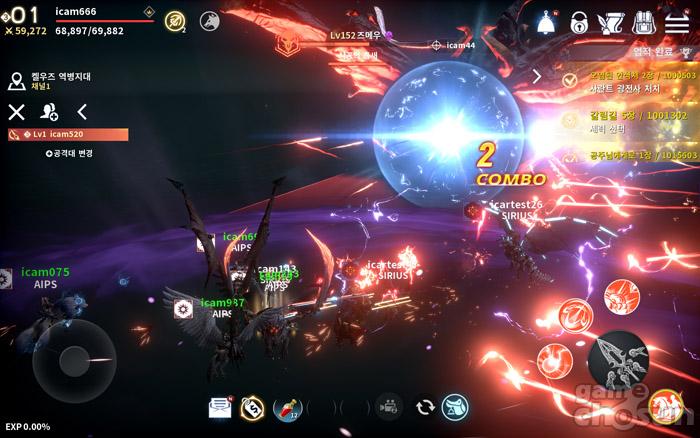Toggle the camera mode icon

pos(387,407)
